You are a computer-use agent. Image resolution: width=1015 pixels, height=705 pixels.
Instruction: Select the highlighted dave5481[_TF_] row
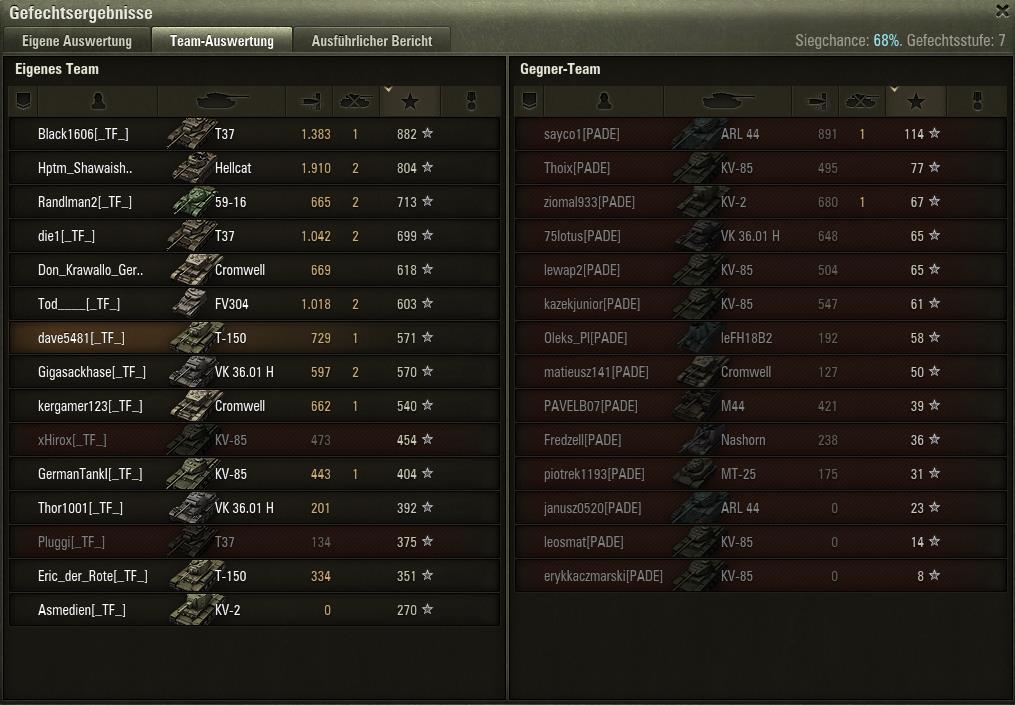[x=81, y=338]
